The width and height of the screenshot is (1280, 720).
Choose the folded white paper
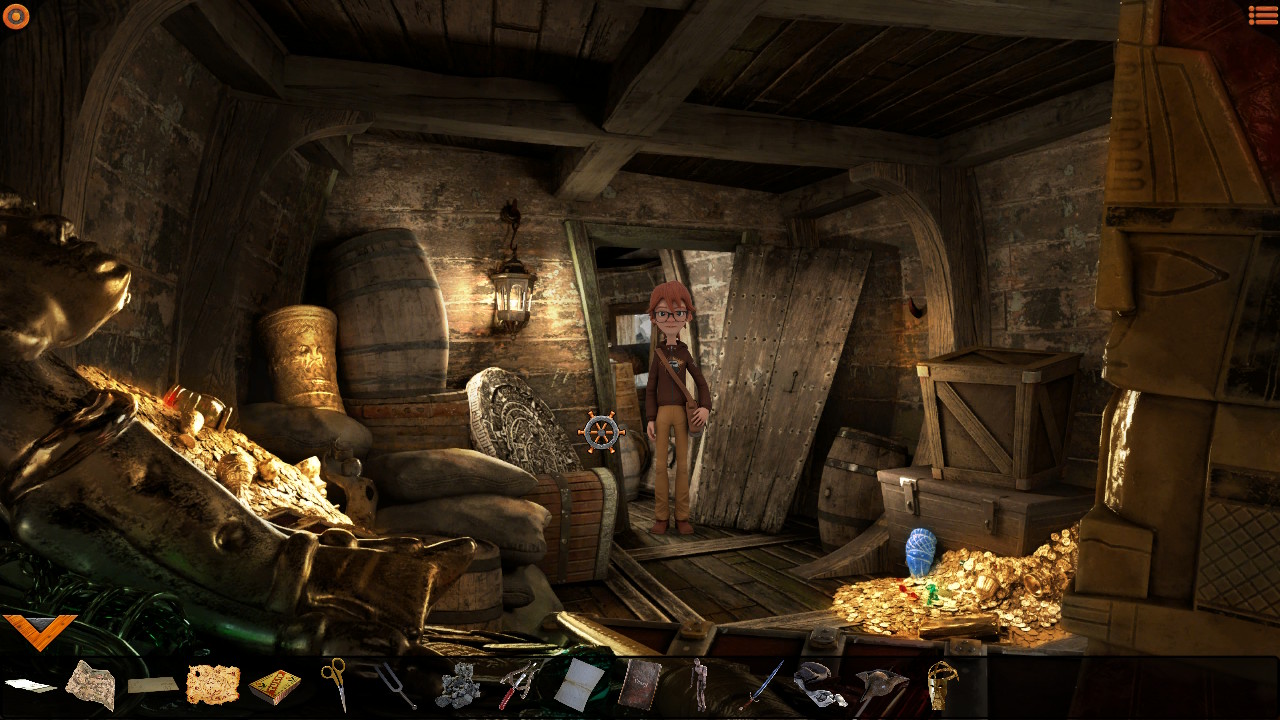[x=579, y=685]
